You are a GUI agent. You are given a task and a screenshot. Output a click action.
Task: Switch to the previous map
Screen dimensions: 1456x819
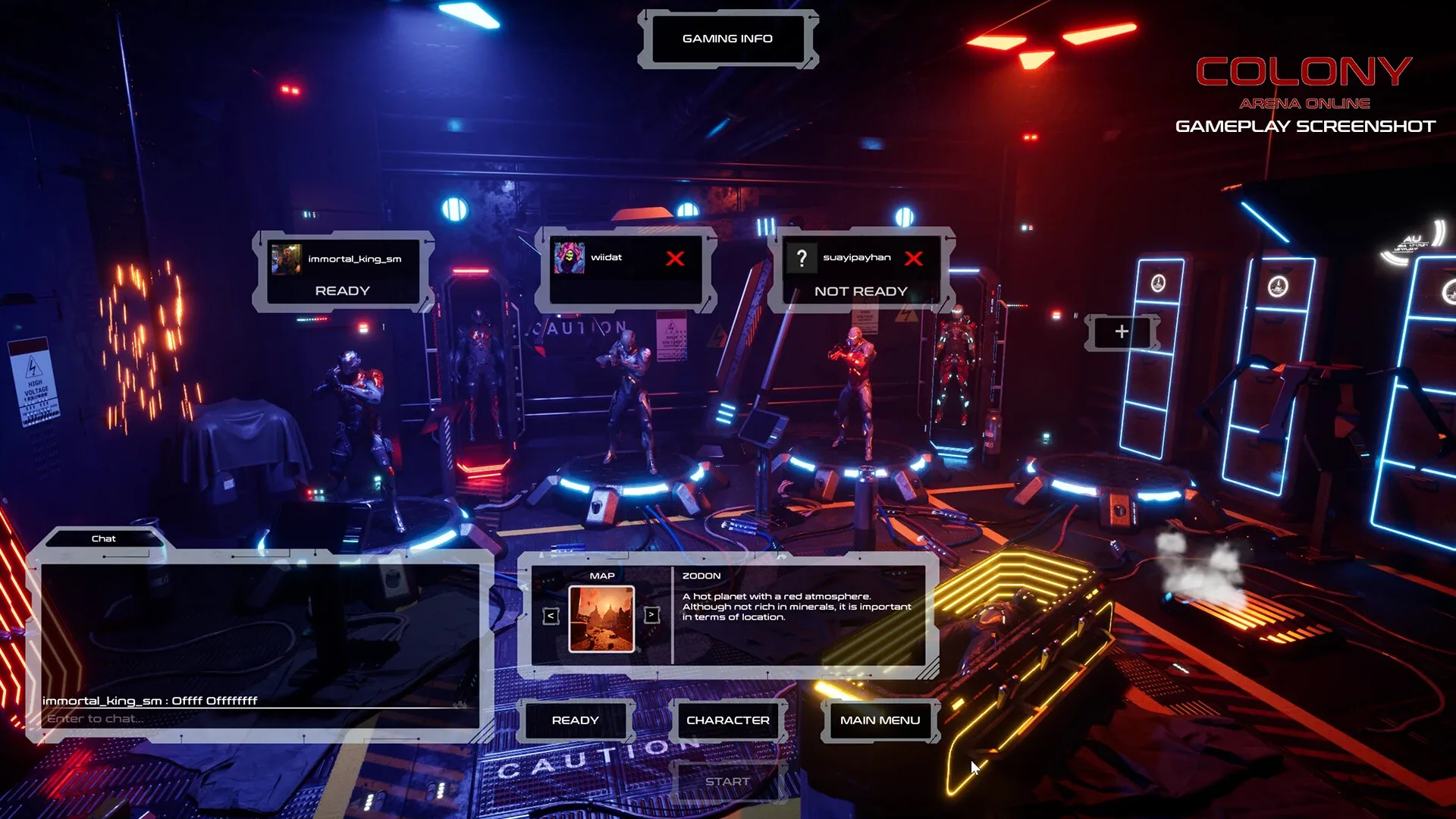(x=551, y=616)
